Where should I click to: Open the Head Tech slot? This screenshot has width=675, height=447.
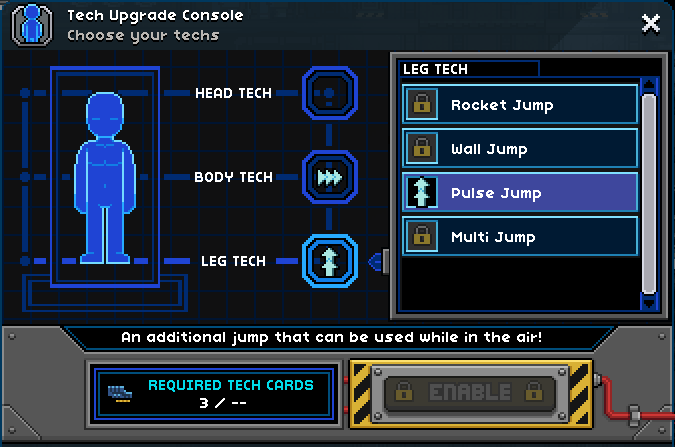pos(329,93)
